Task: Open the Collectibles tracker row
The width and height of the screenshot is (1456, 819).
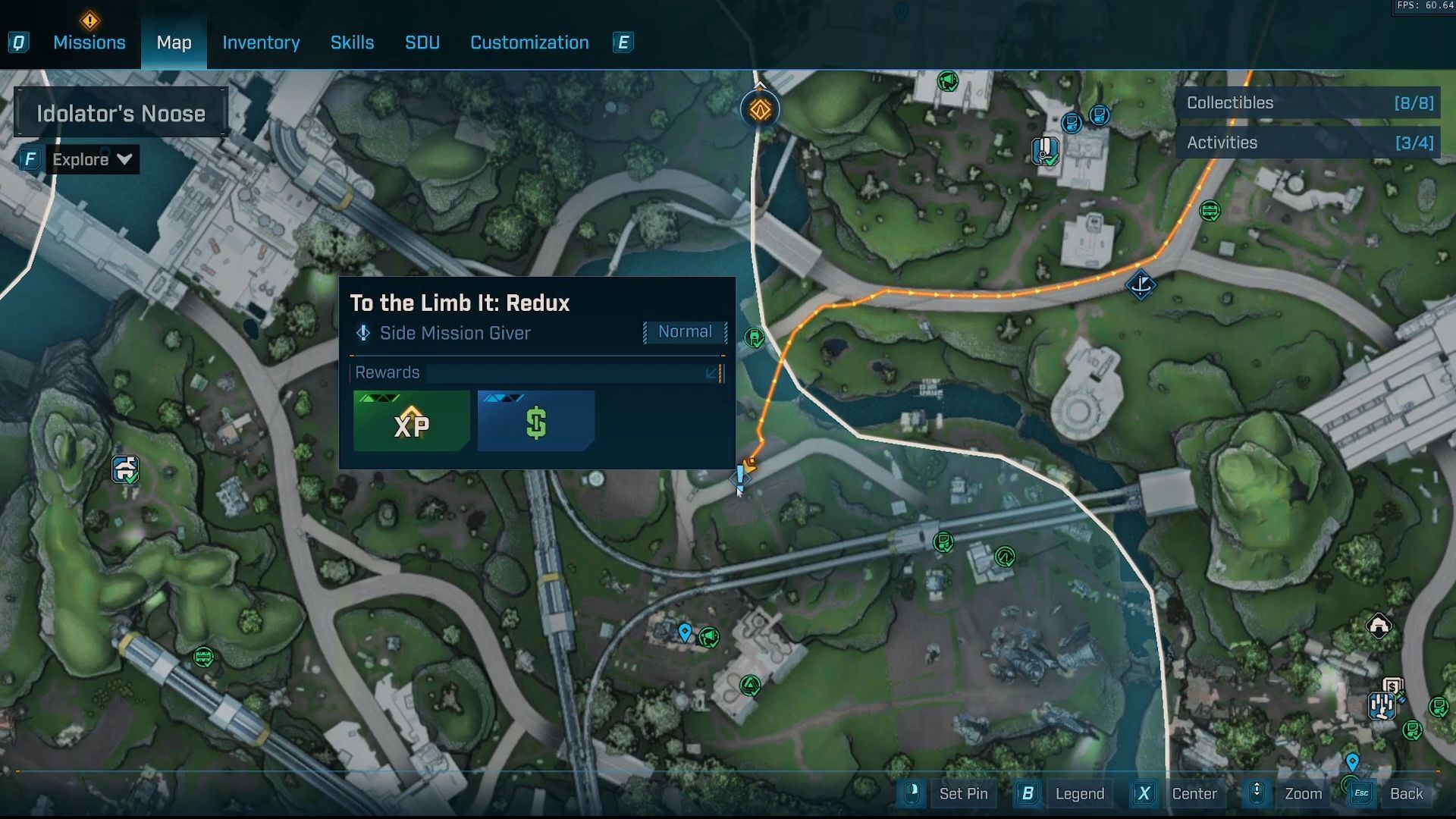Action: tap(1309, 103)
